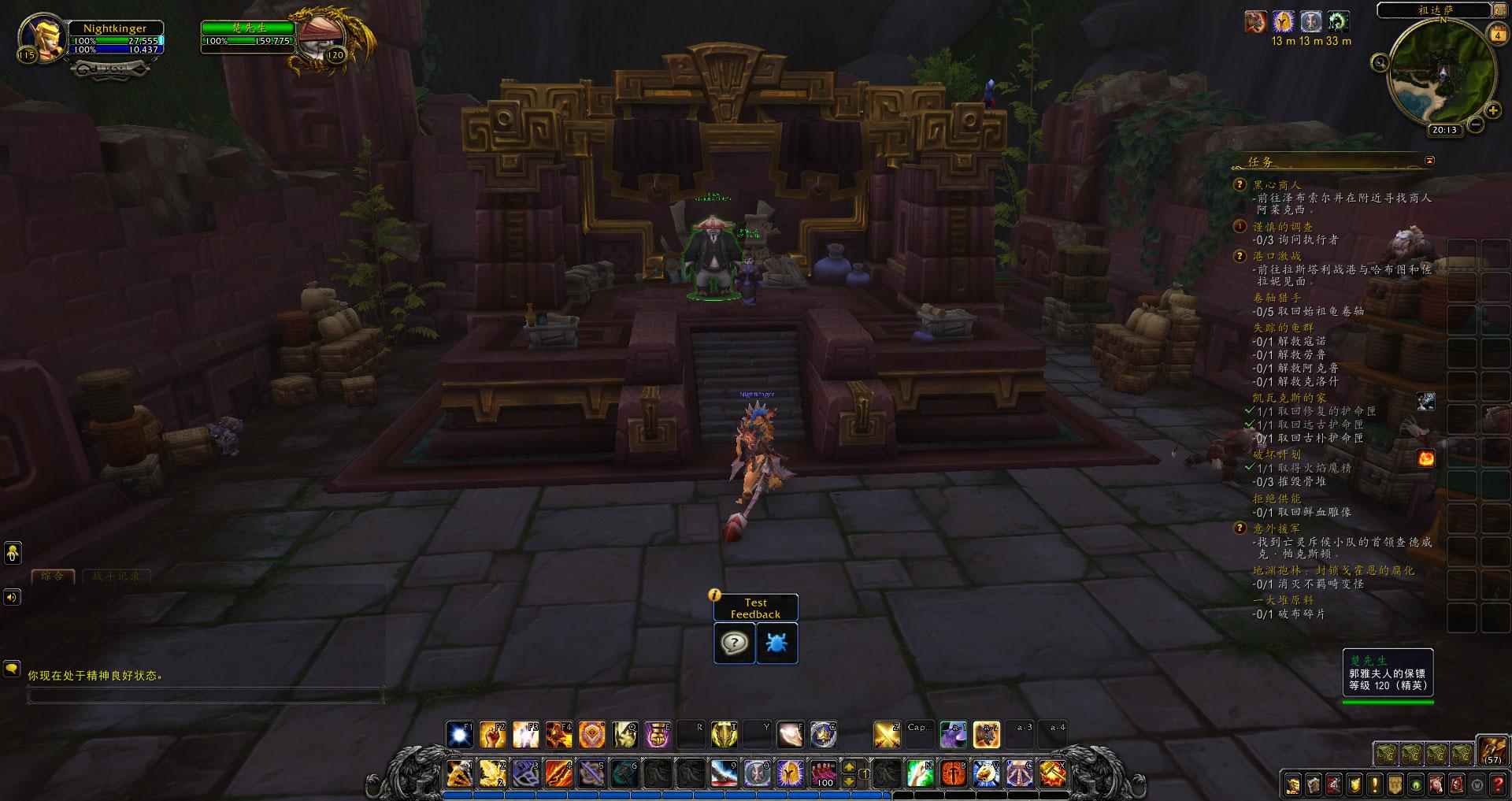Open the quest log exclamation mark button
This screenshot has height=801, width=1512.
point(1375,784)
